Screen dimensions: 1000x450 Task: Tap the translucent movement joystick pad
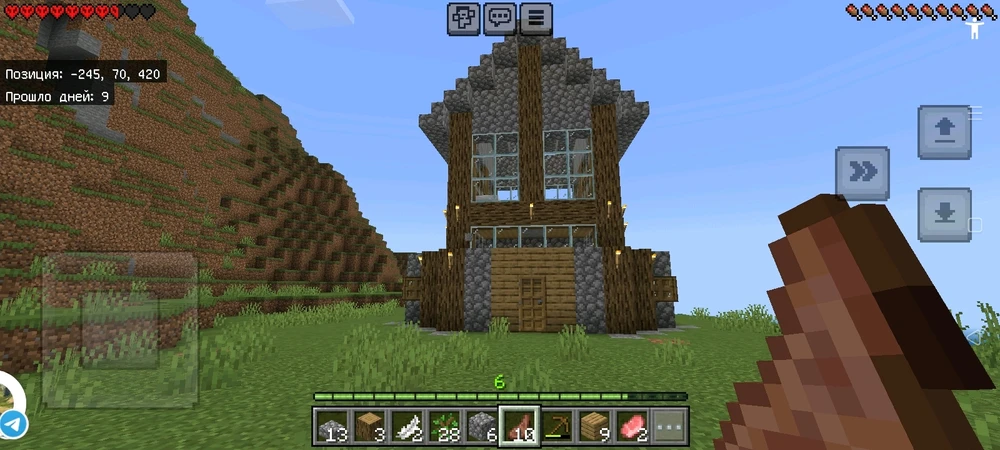pyautogui.click(x=118, y=328)
